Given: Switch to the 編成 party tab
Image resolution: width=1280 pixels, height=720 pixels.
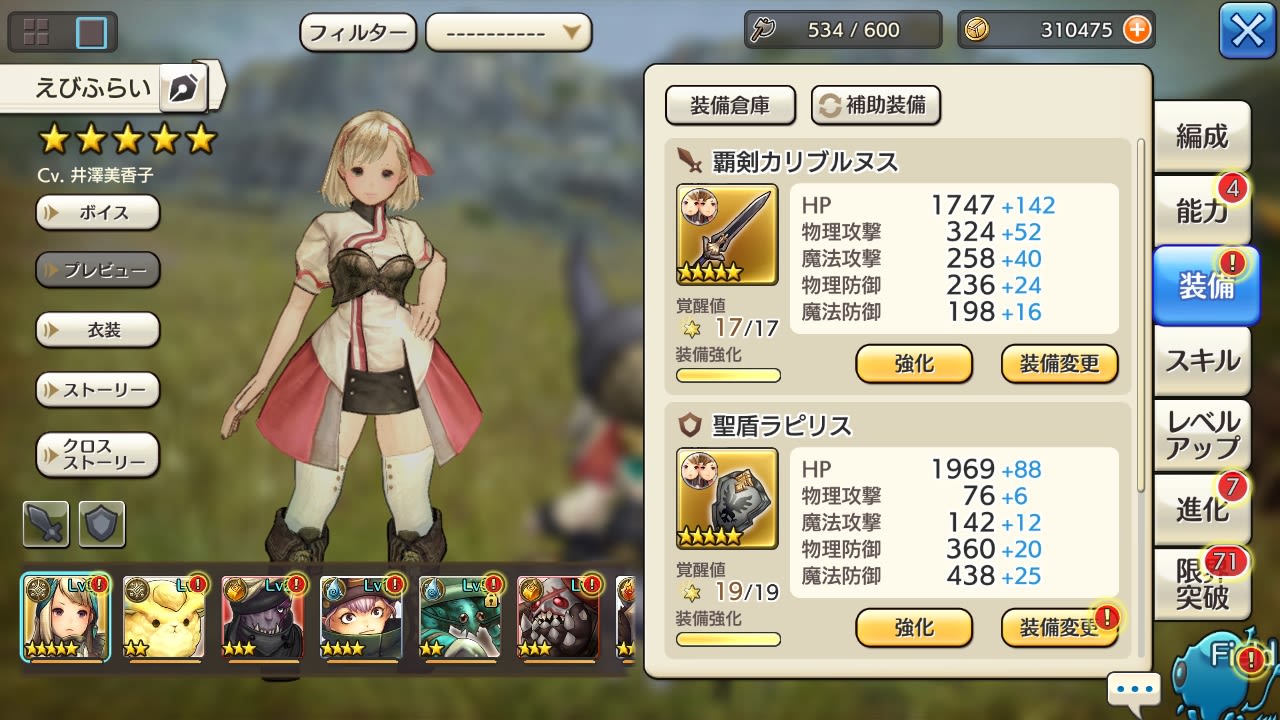Looking at the screenshot, I should (1201, 136).
